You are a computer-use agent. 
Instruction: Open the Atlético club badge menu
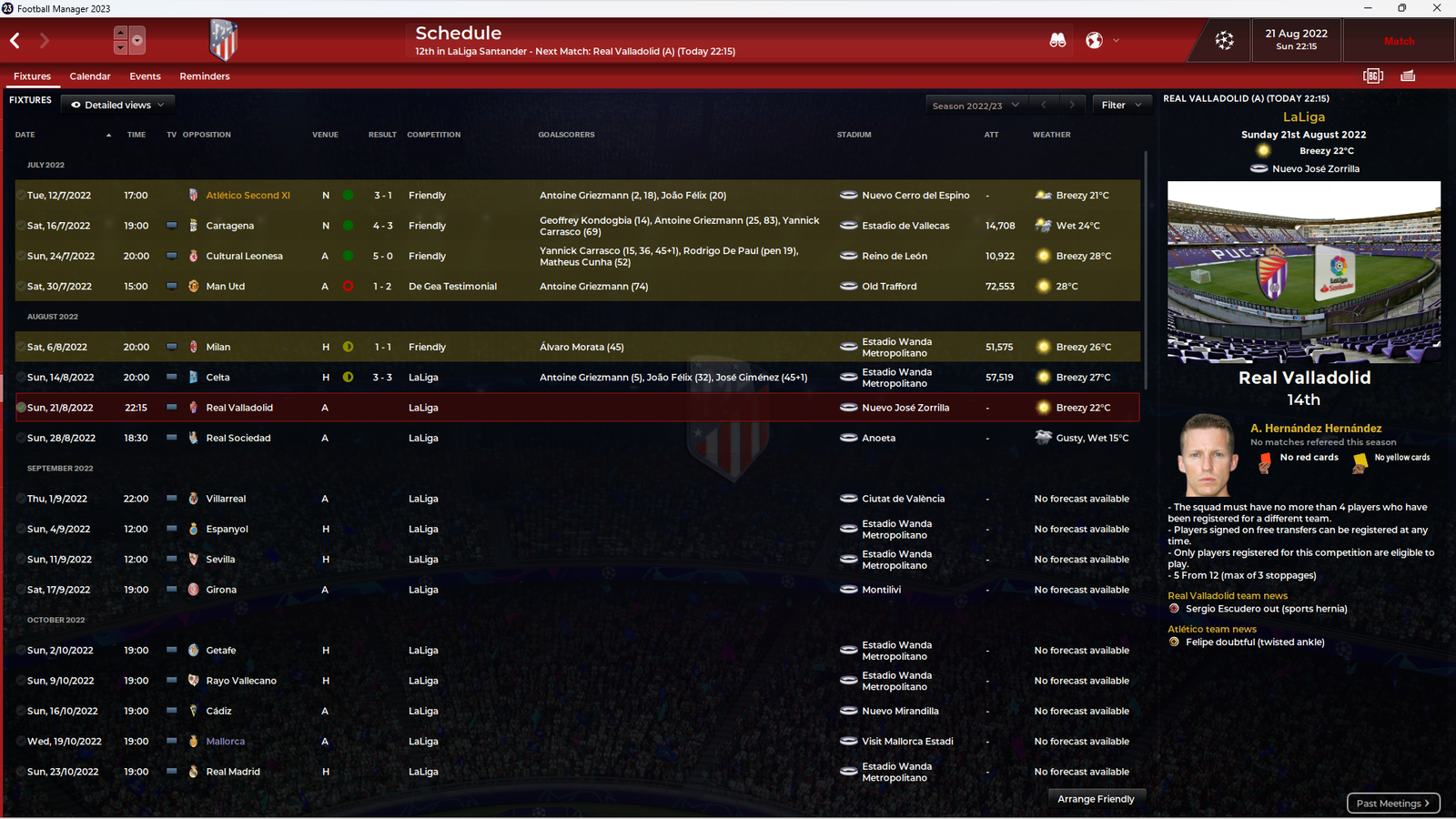(223, 41)
